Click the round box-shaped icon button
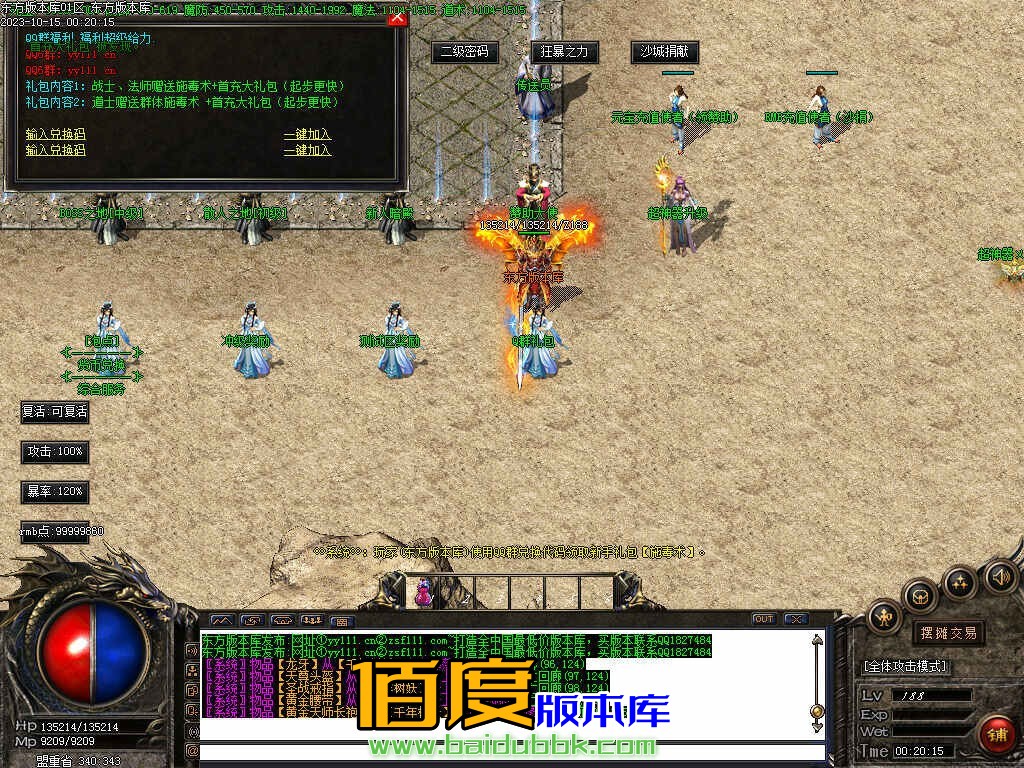 [x=920, y=597]
